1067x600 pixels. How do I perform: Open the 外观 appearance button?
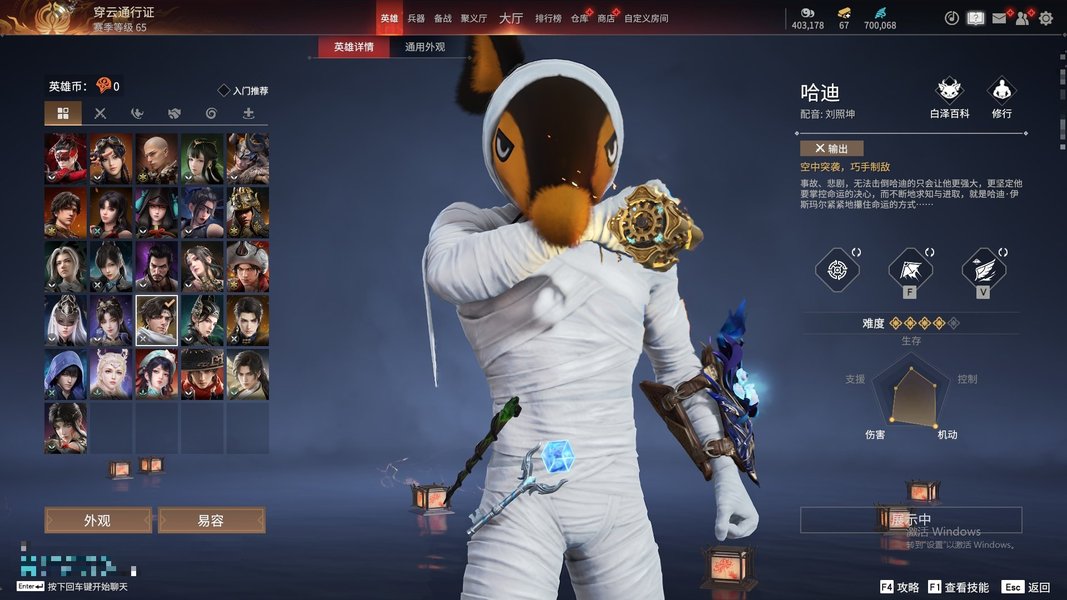[97, 520]
